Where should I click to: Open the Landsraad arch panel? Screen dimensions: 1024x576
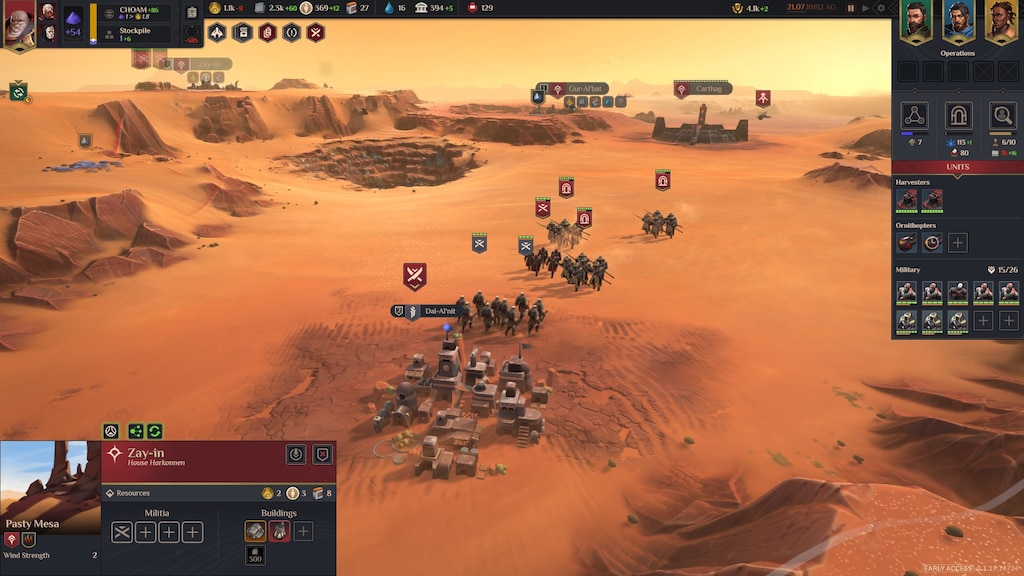click(958, 116)
